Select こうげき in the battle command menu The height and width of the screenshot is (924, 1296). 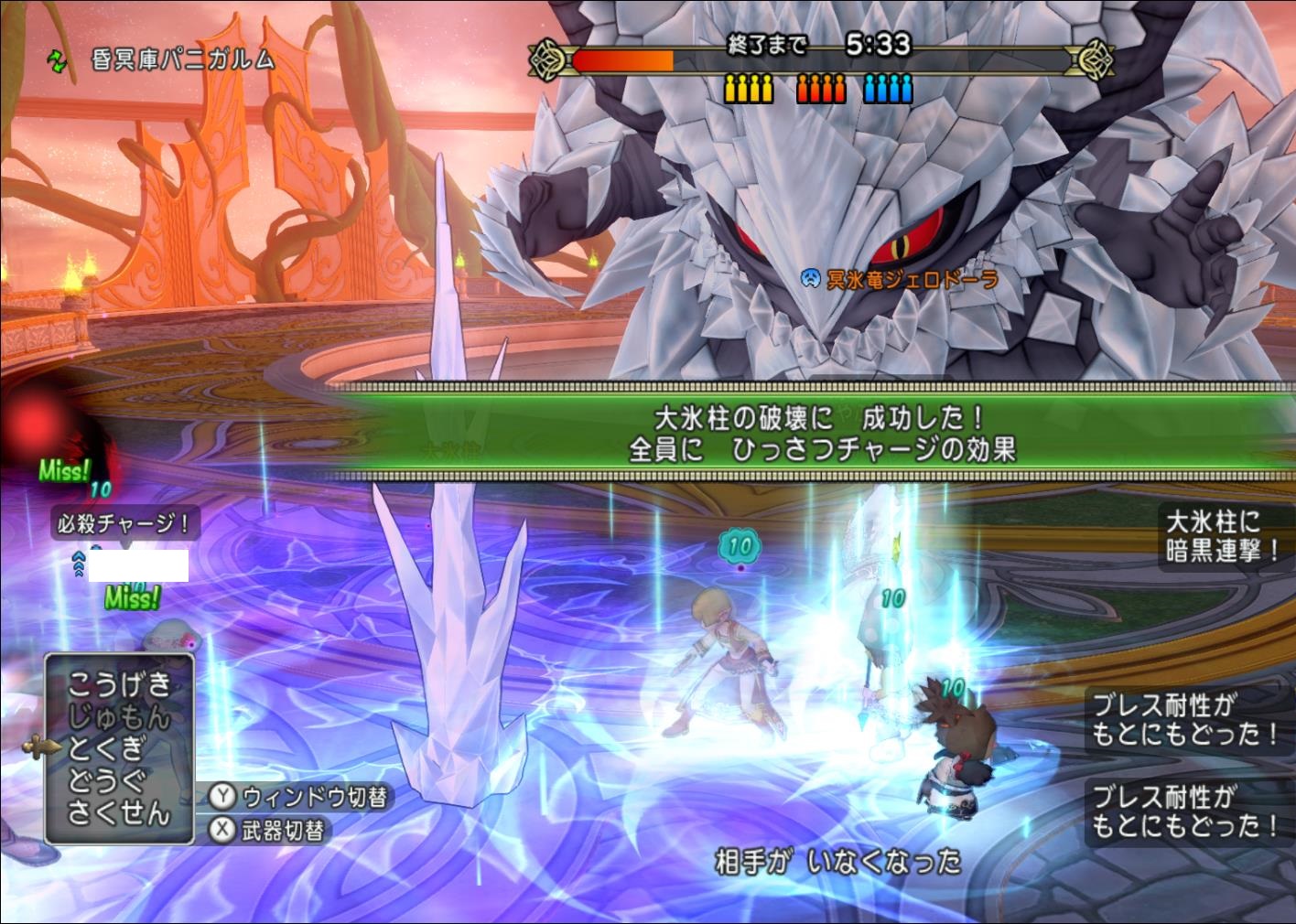pyautogui.click(x=118, y=685)
